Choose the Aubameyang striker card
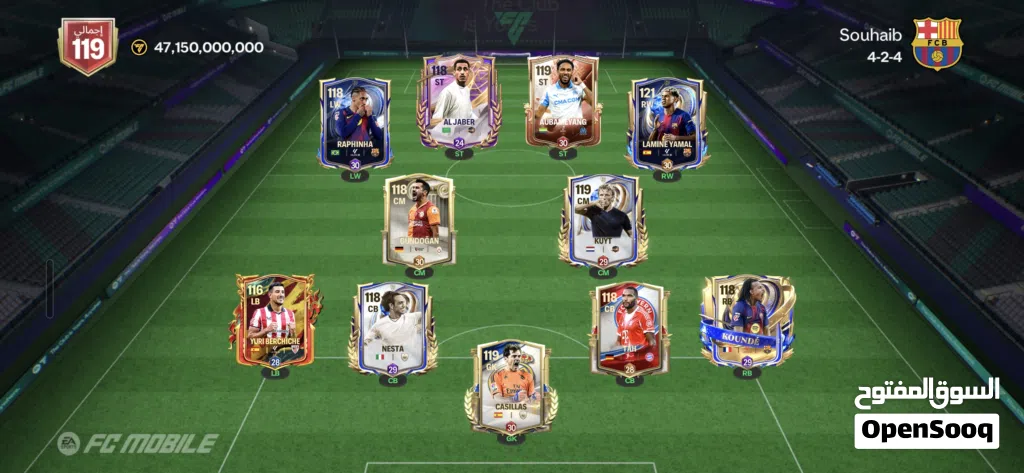The width and height of the screenshot is (1024, 473). 563,102
